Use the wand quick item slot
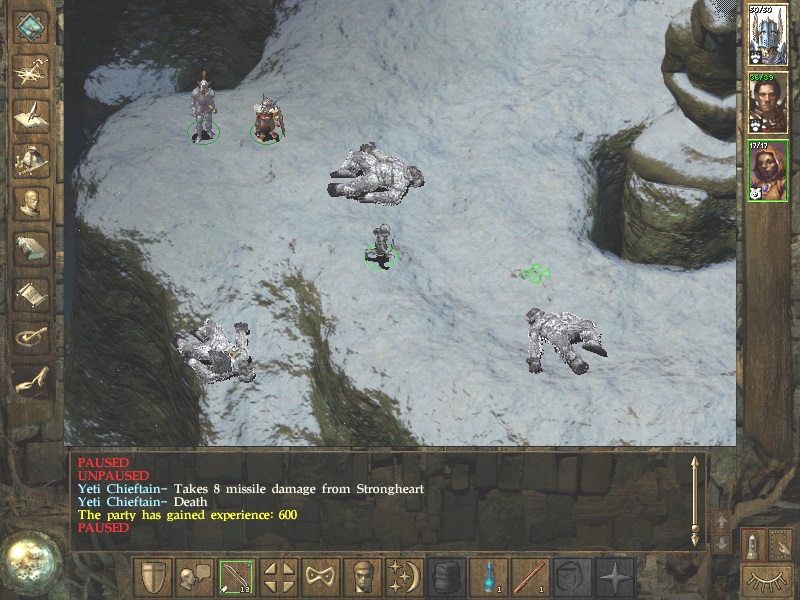Viewport: 800px width, 600px height. 530,577
